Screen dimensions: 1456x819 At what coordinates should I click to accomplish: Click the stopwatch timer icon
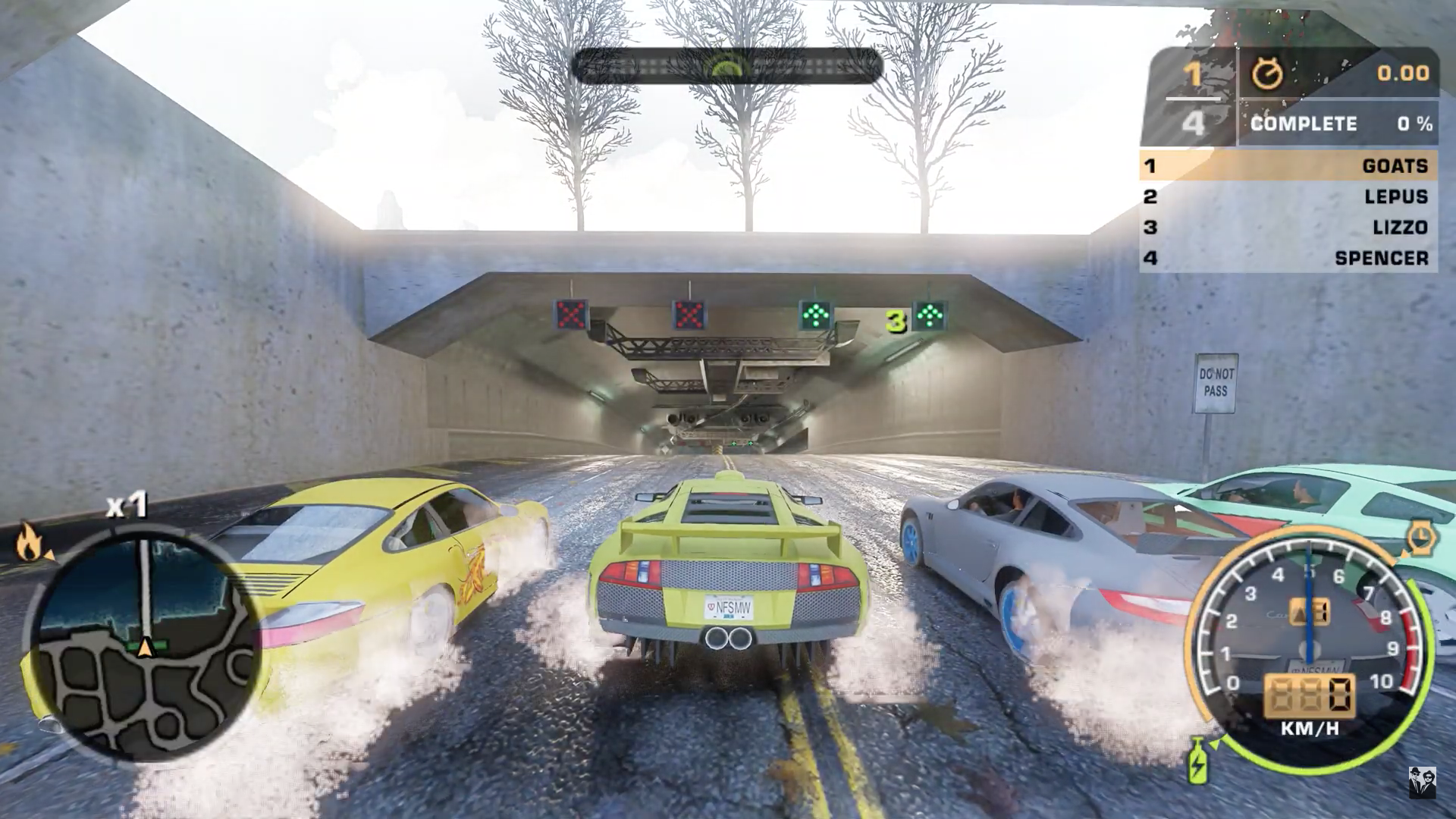pos(1266,74)
